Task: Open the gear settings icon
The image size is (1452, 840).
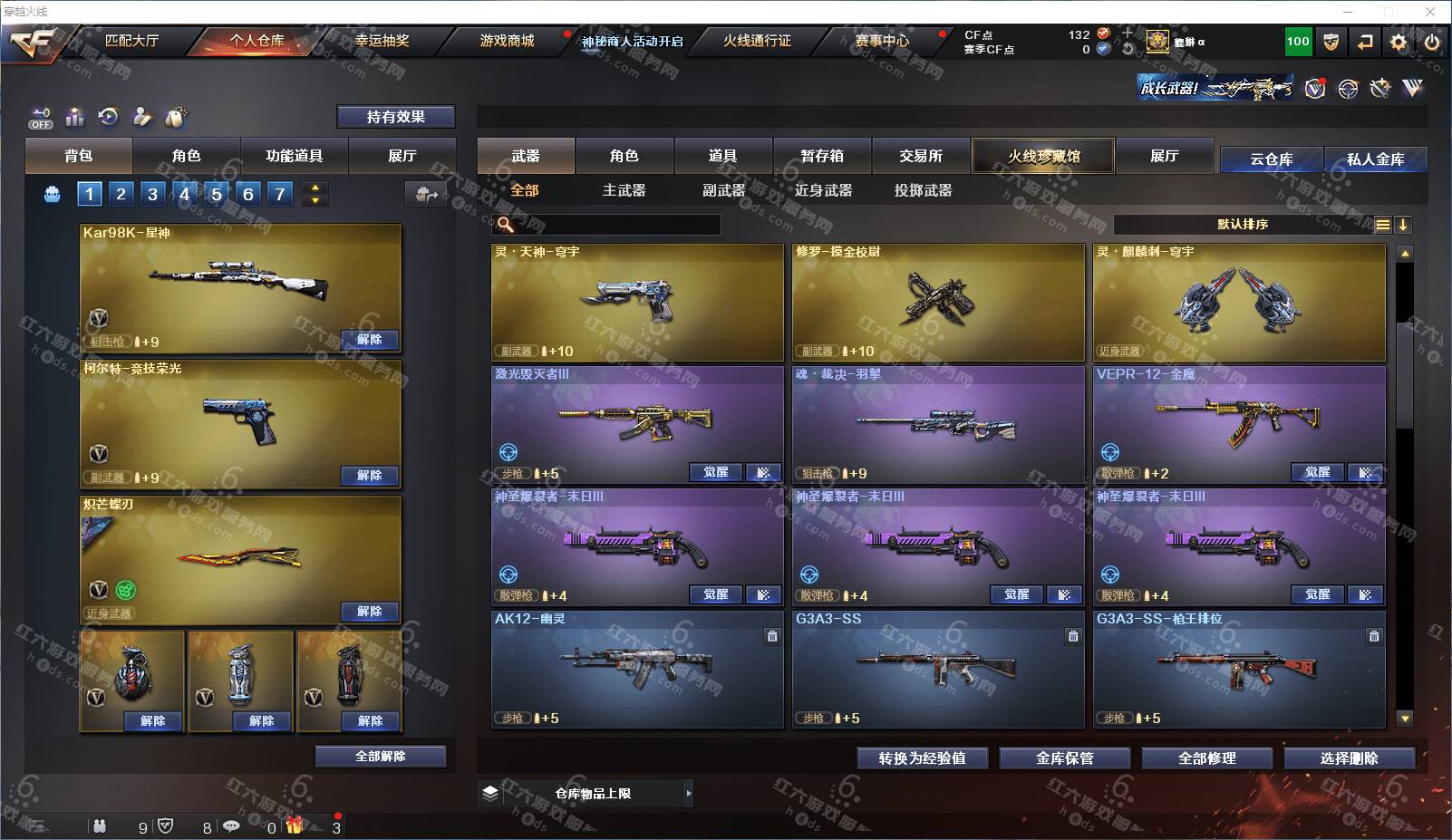Action: coord(1399,42)
